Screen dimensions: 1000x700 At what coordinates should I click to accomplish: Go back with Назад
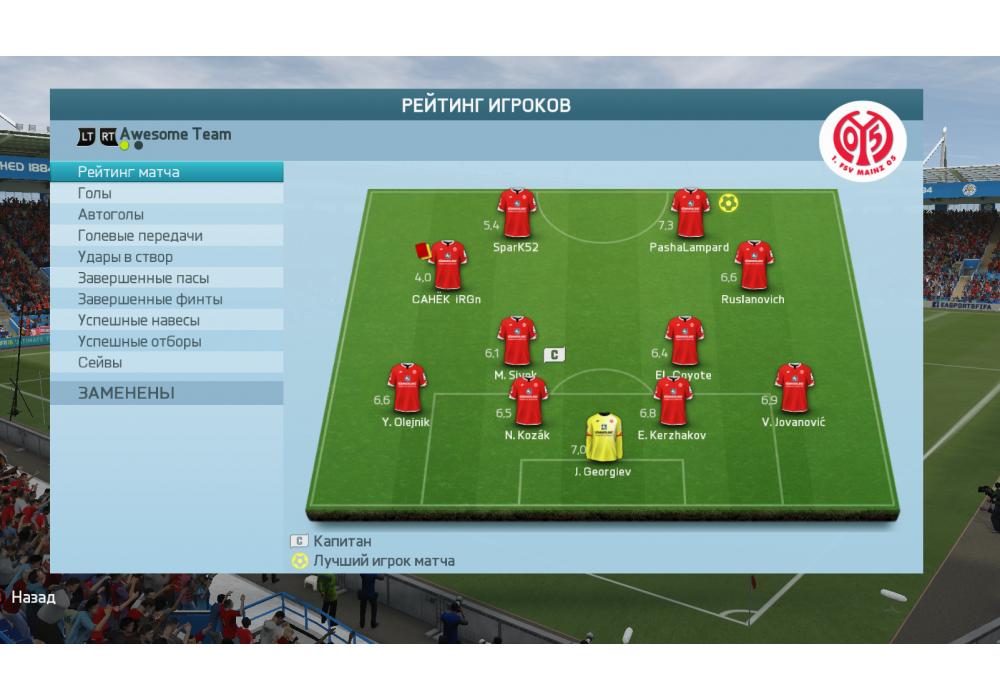click(x=33, y=598)
